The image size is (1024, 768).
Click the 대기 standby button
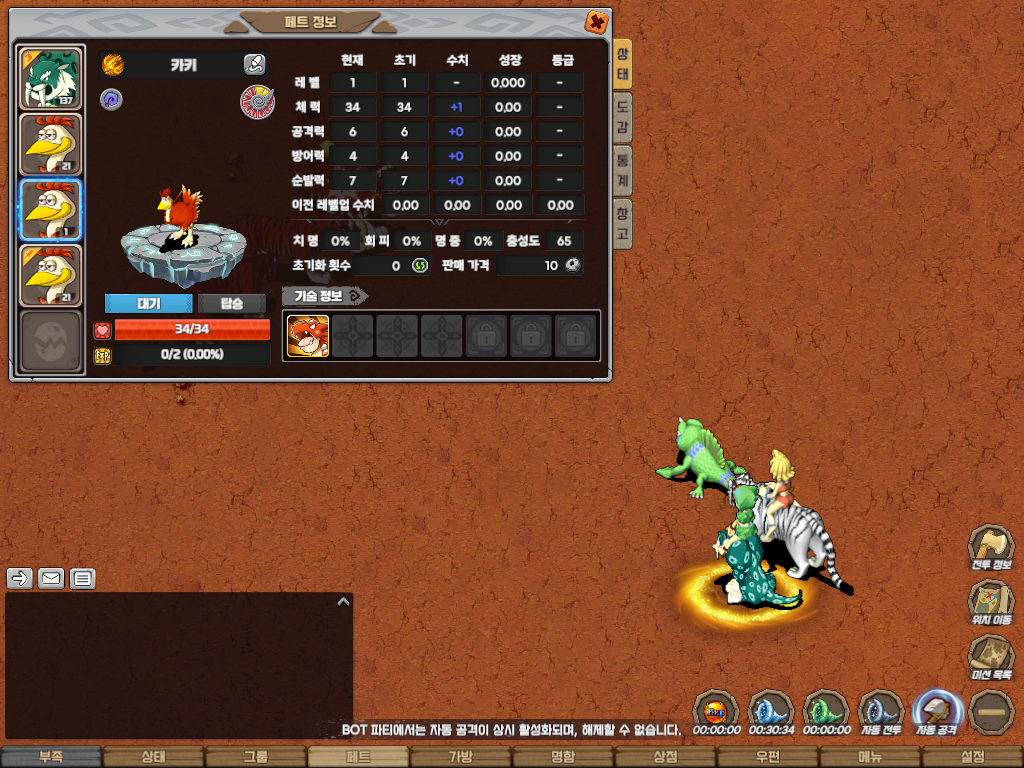coord(148,303)
